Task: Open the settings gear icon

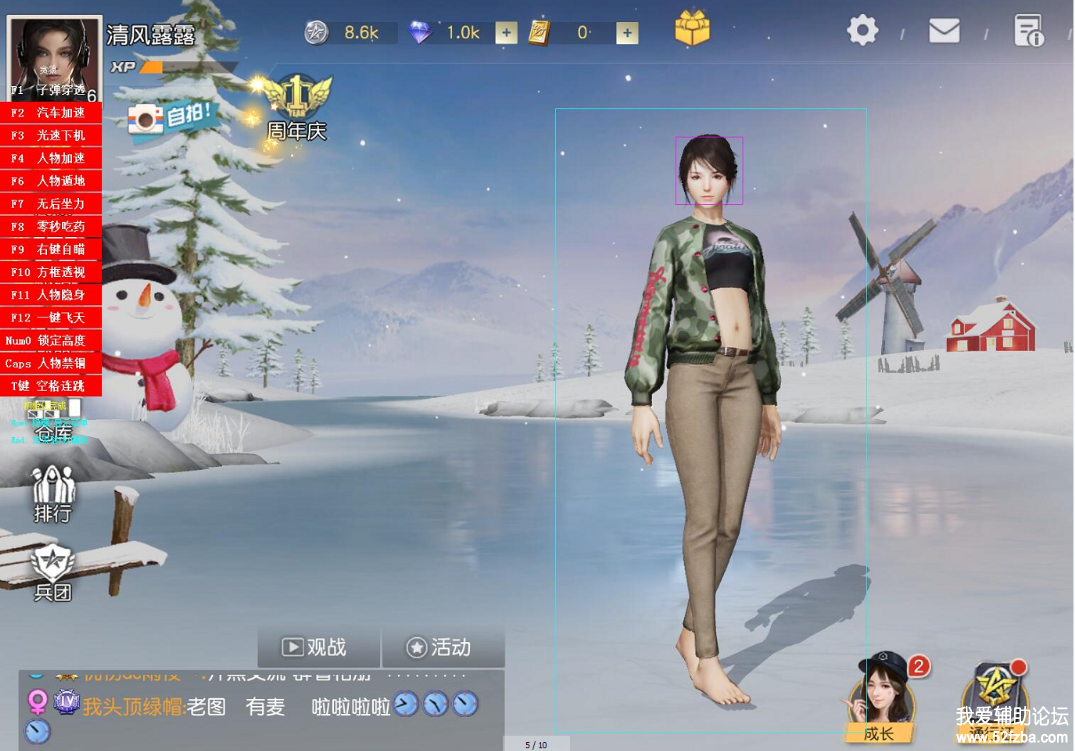Action: pos(862,30)
